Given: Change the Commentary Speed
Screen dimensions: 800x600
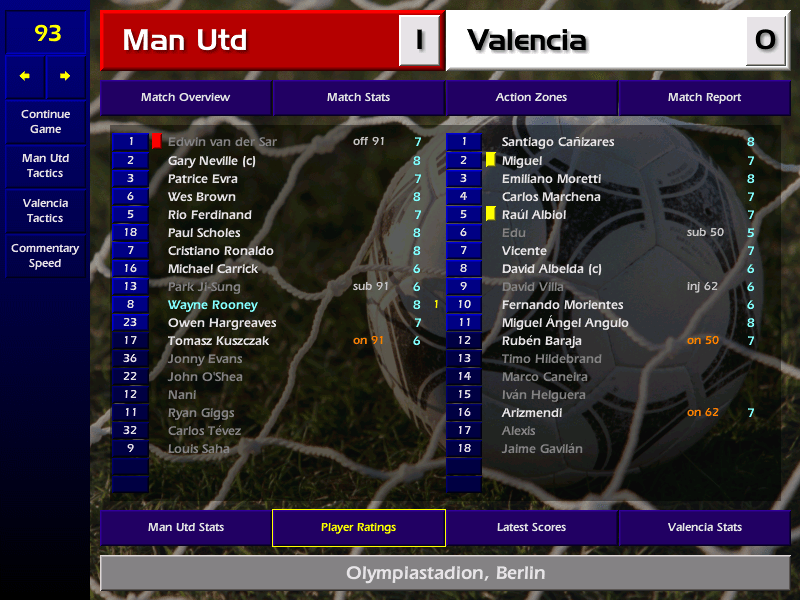Looking at the screenshot, I should click(45, 256).
